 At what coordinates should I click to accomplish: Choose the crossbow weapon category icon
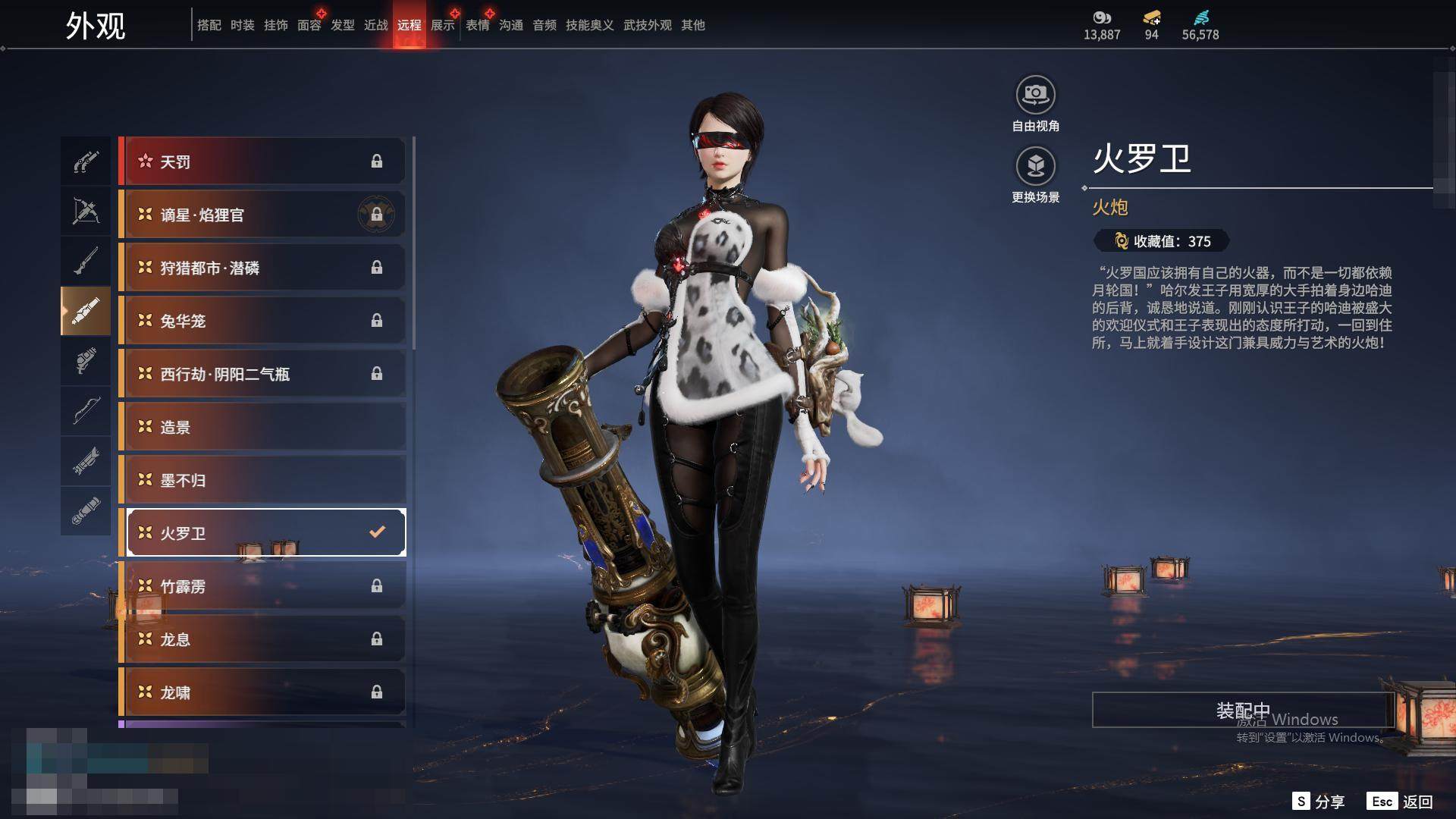[x=86, y=211]
